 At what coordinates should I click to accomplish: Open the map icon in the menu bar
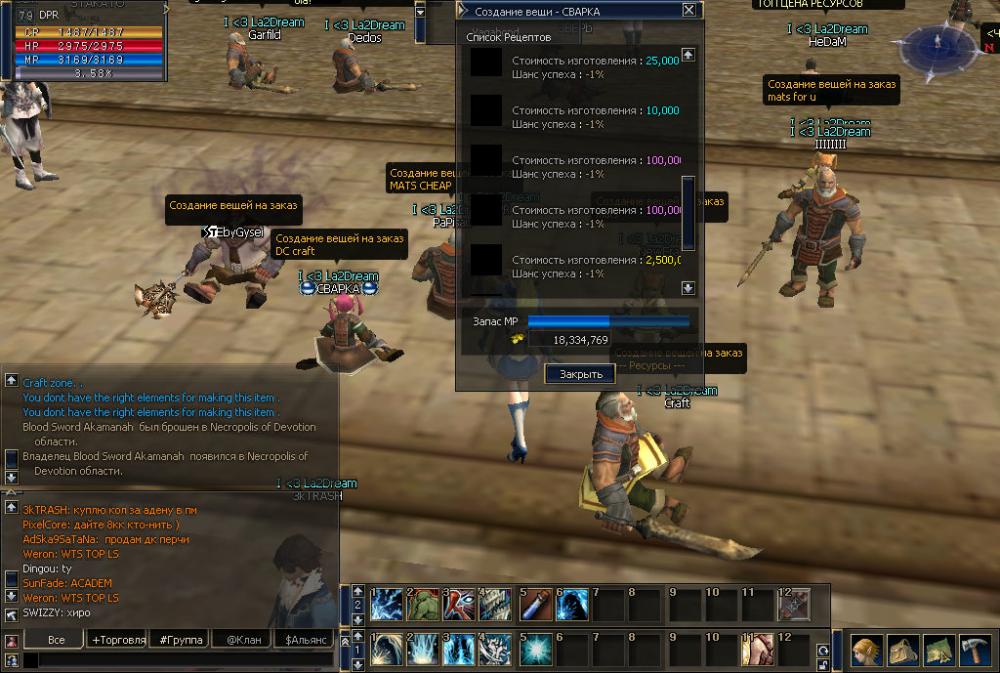pos(939,650)
